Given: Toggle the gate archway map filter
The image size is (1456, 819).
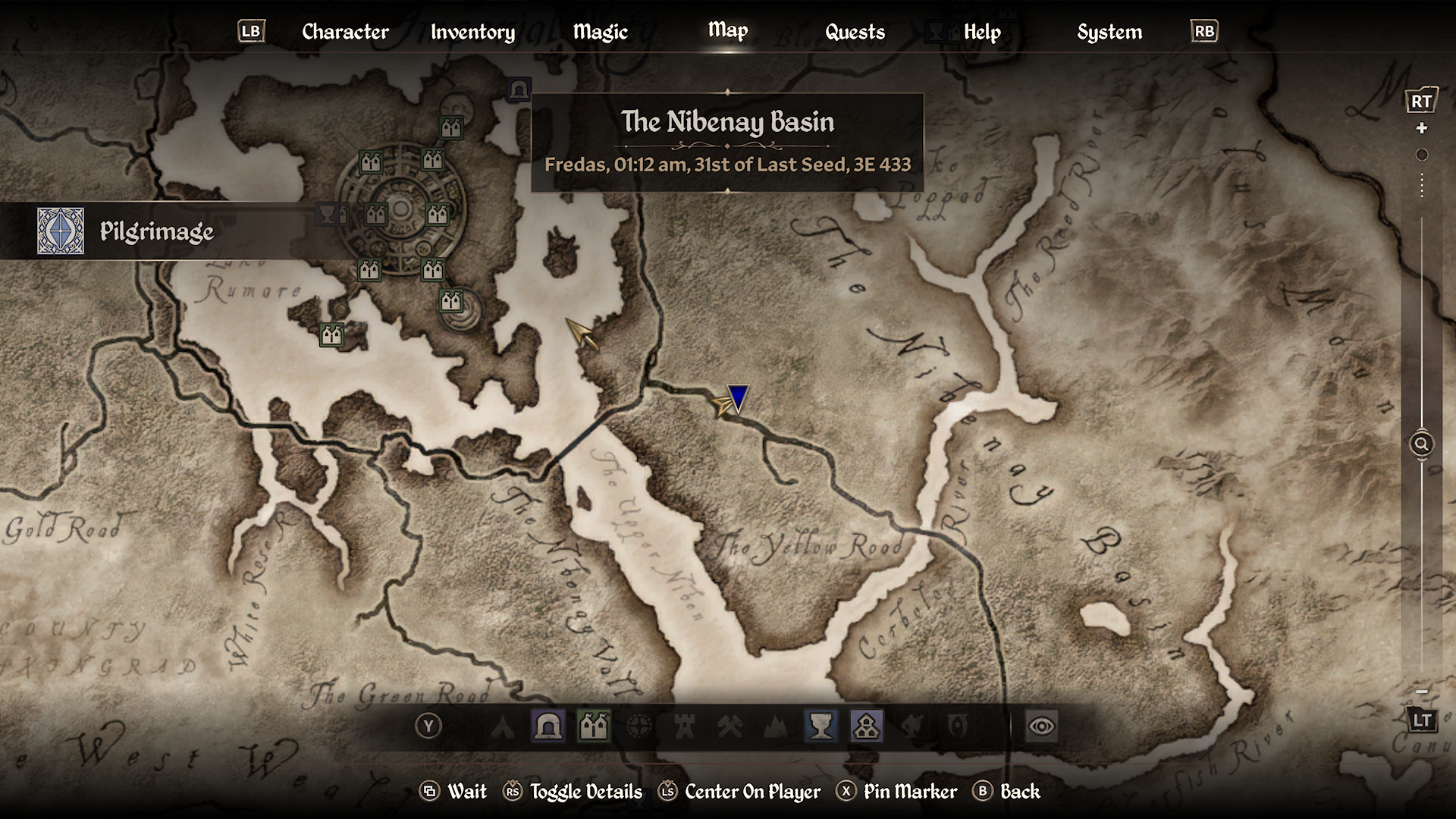Looking at the screenshot, I should click(x=548, y=727).
